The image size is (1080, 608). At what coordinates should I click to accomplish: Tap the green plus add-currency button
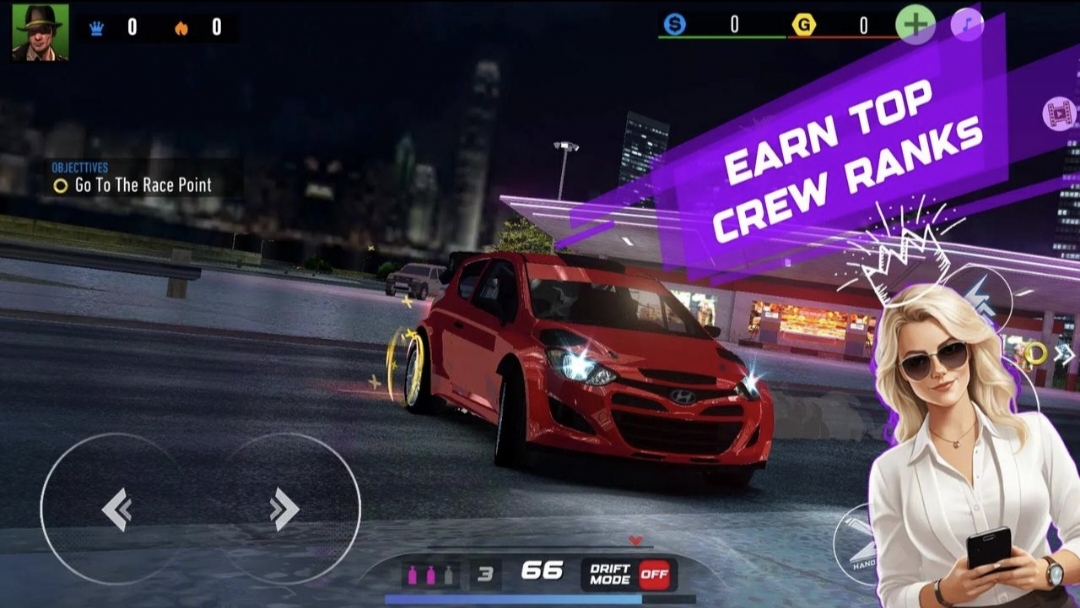tap(914, 24)
